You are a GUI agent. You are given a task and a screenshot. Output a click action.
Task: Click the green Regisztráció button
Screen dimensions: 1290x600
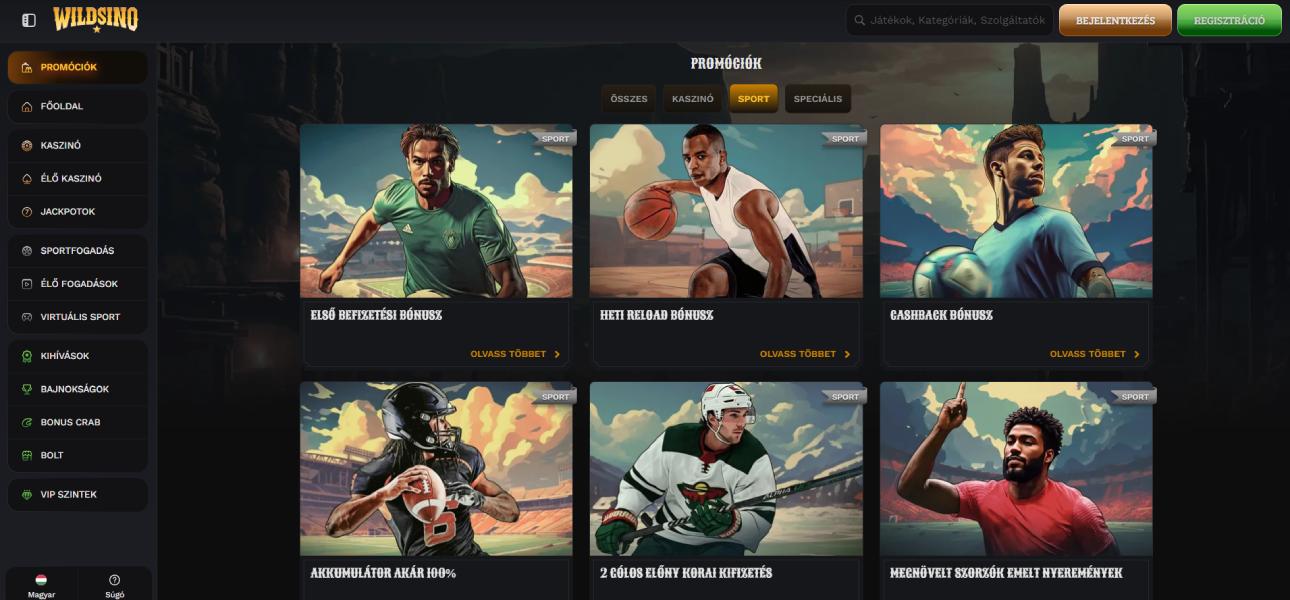1229,20
